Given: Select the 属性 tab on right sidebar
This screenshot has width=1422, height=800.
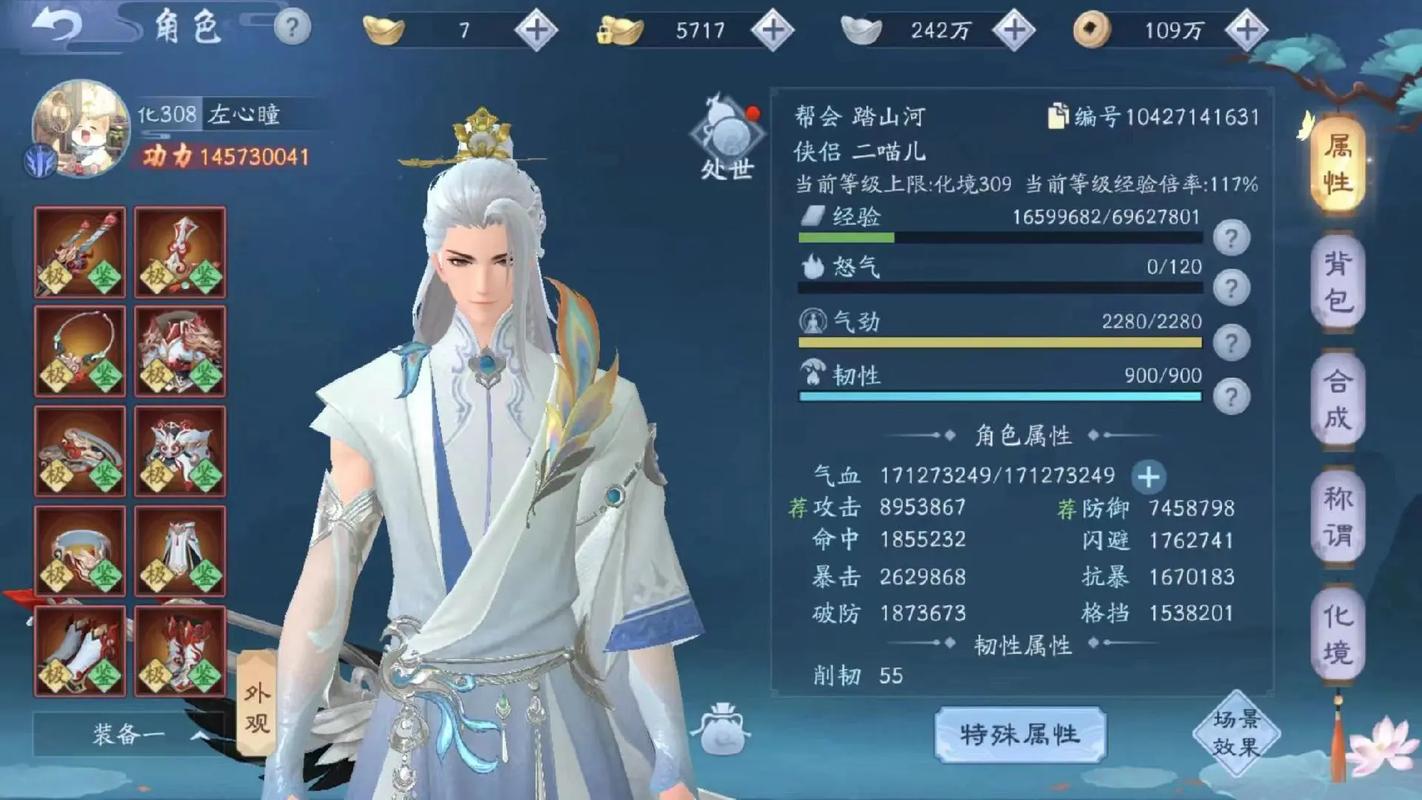Looking at the screenshot, I should click(1337, 163).
